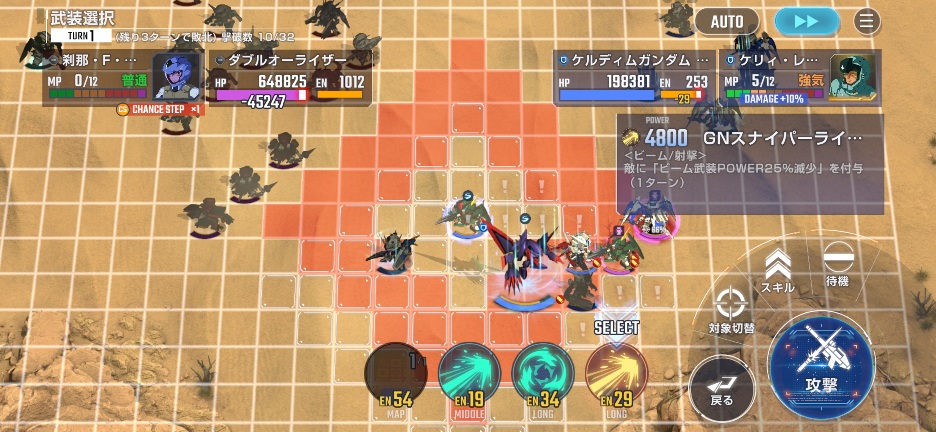The image size is (936, 432).
Task: Tap the green-haired pilot portrait
Action: tap(853, 76)
